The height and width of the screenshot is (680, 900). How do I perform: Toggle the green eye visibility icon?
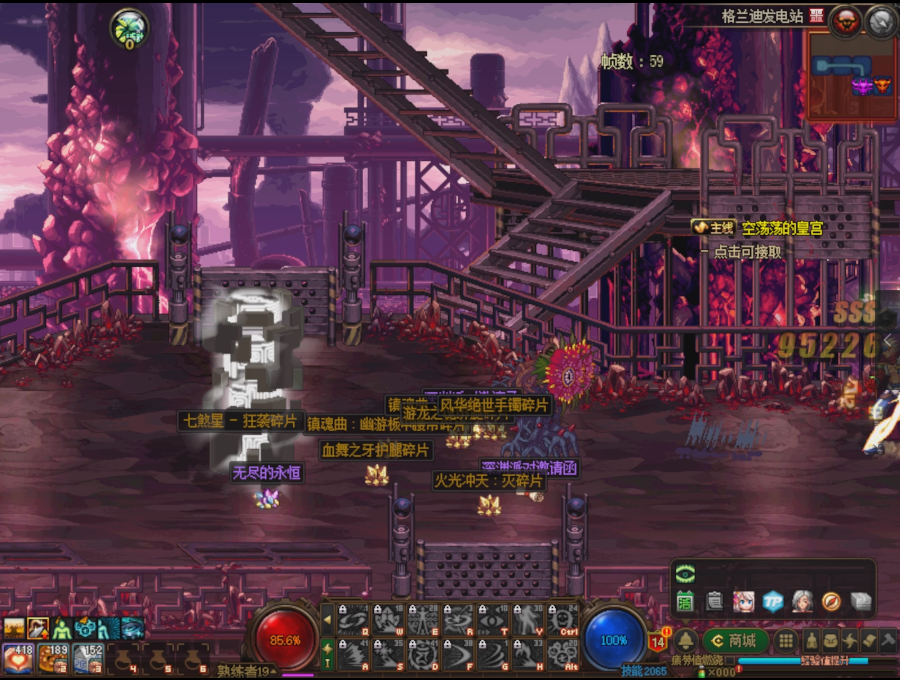685,573
